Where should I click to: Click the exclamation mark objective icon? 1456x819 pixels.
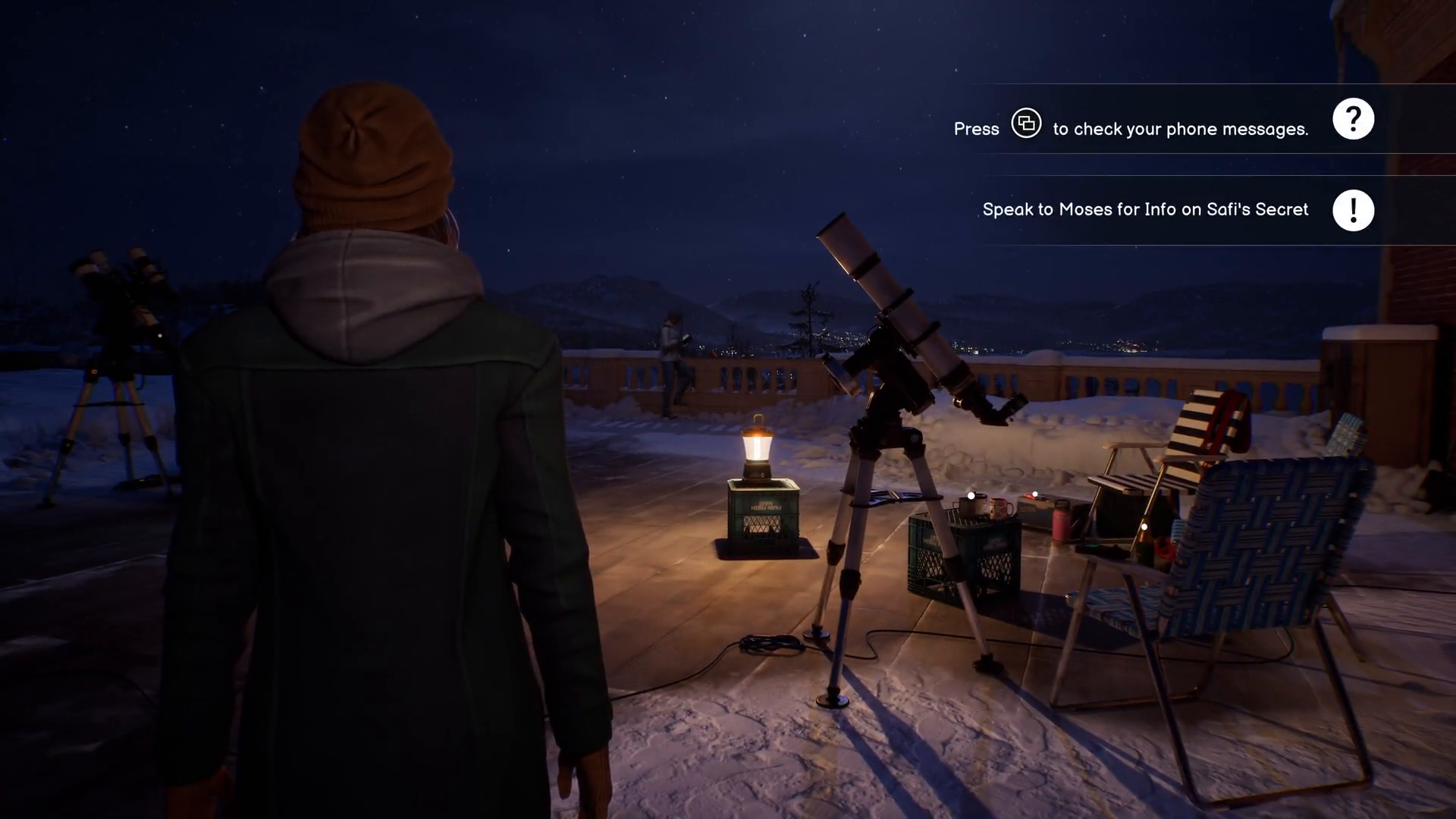1353,210
